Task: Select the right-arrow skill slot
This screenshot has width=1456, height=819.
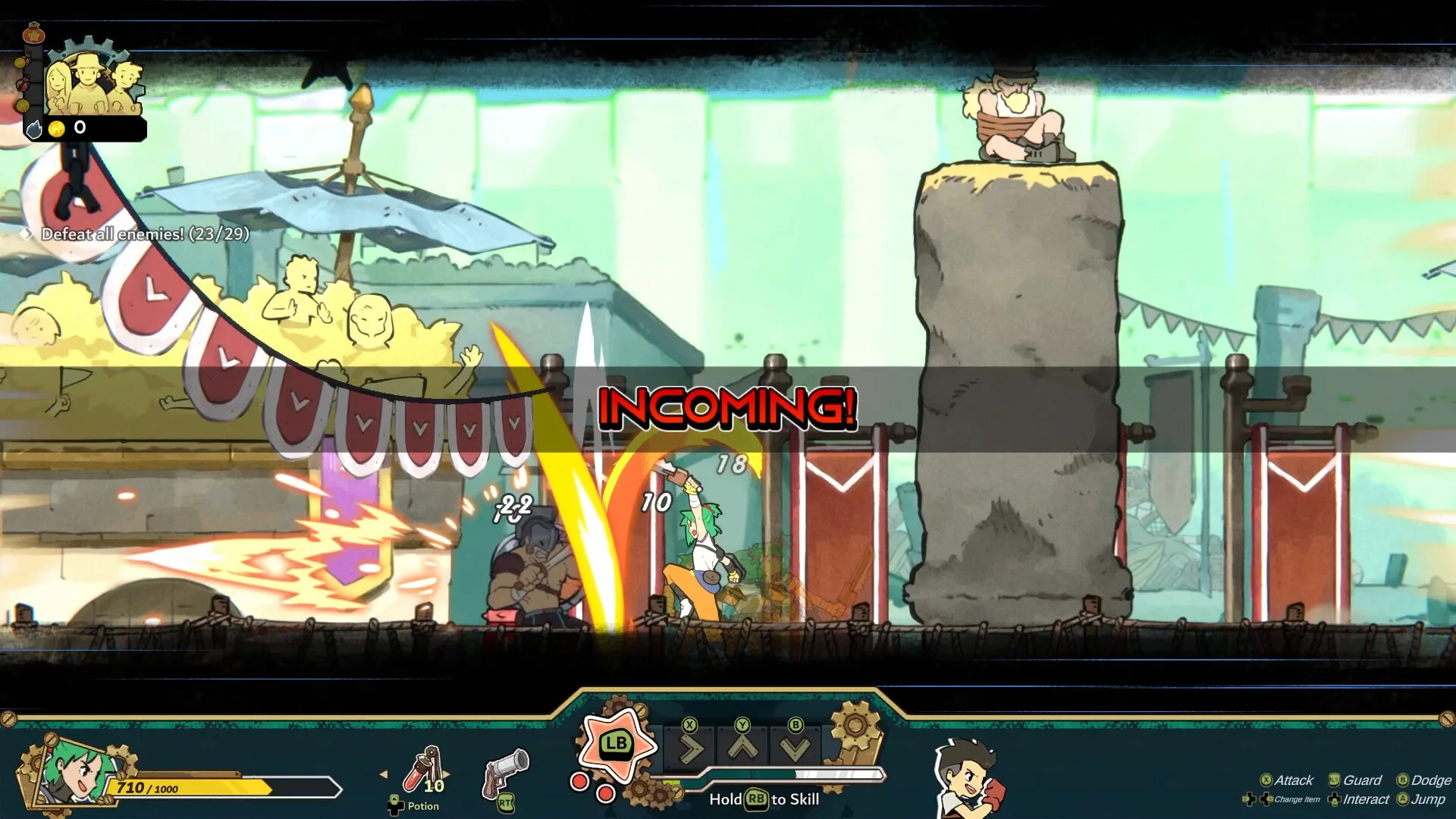Action: pyautogui.click(x=689, y=749)
